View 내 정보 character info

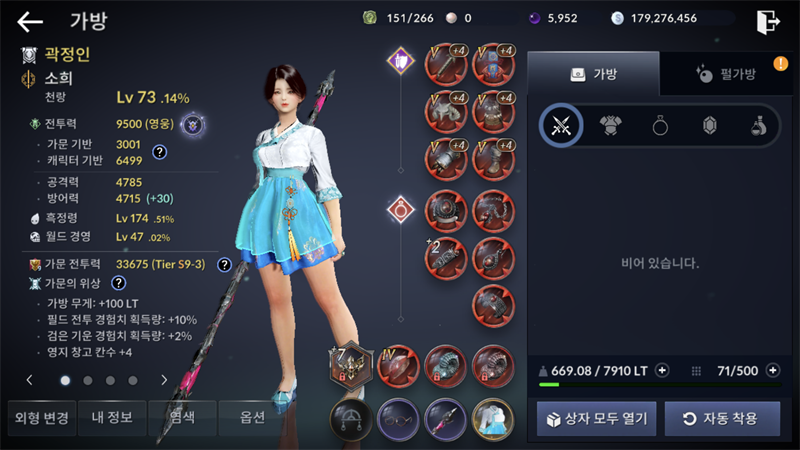point(110,418)
